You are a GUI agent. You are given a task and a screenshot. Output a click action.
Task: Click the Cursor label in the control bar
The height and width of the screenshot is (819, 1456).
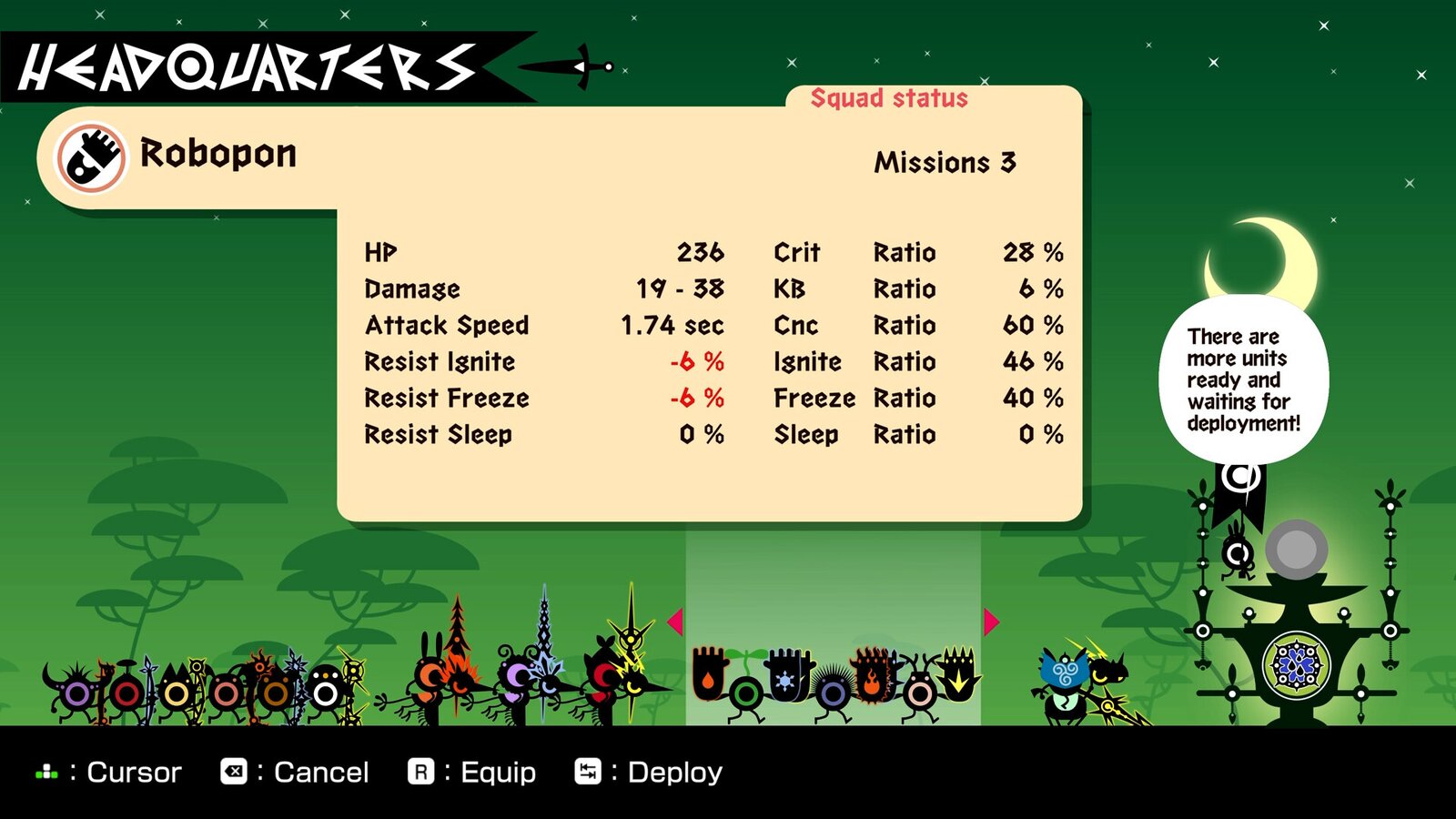coord(132,772)
